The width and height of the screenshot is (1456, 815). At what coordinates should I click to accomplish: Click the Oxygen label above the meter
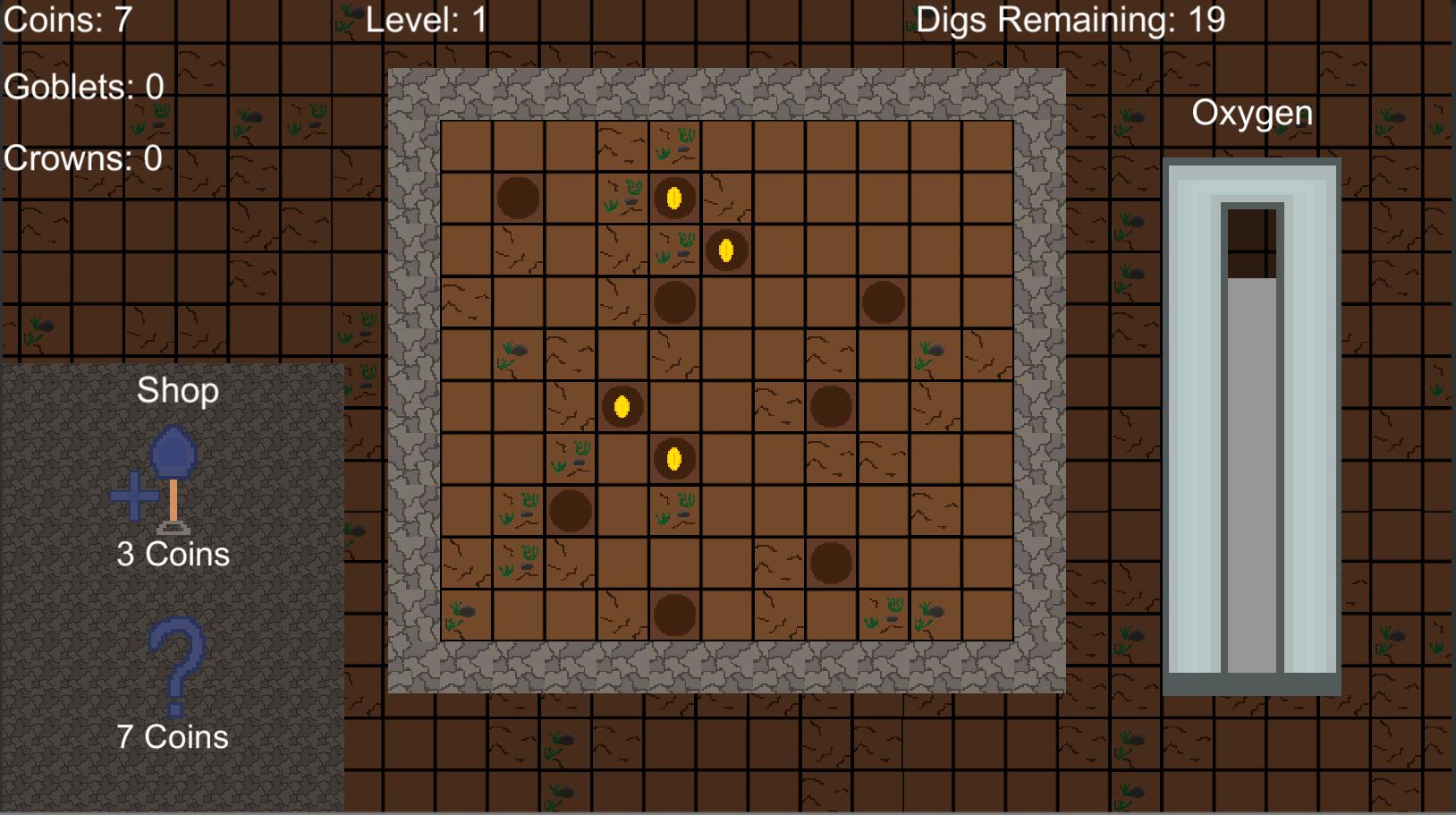tap(1252, 113)
